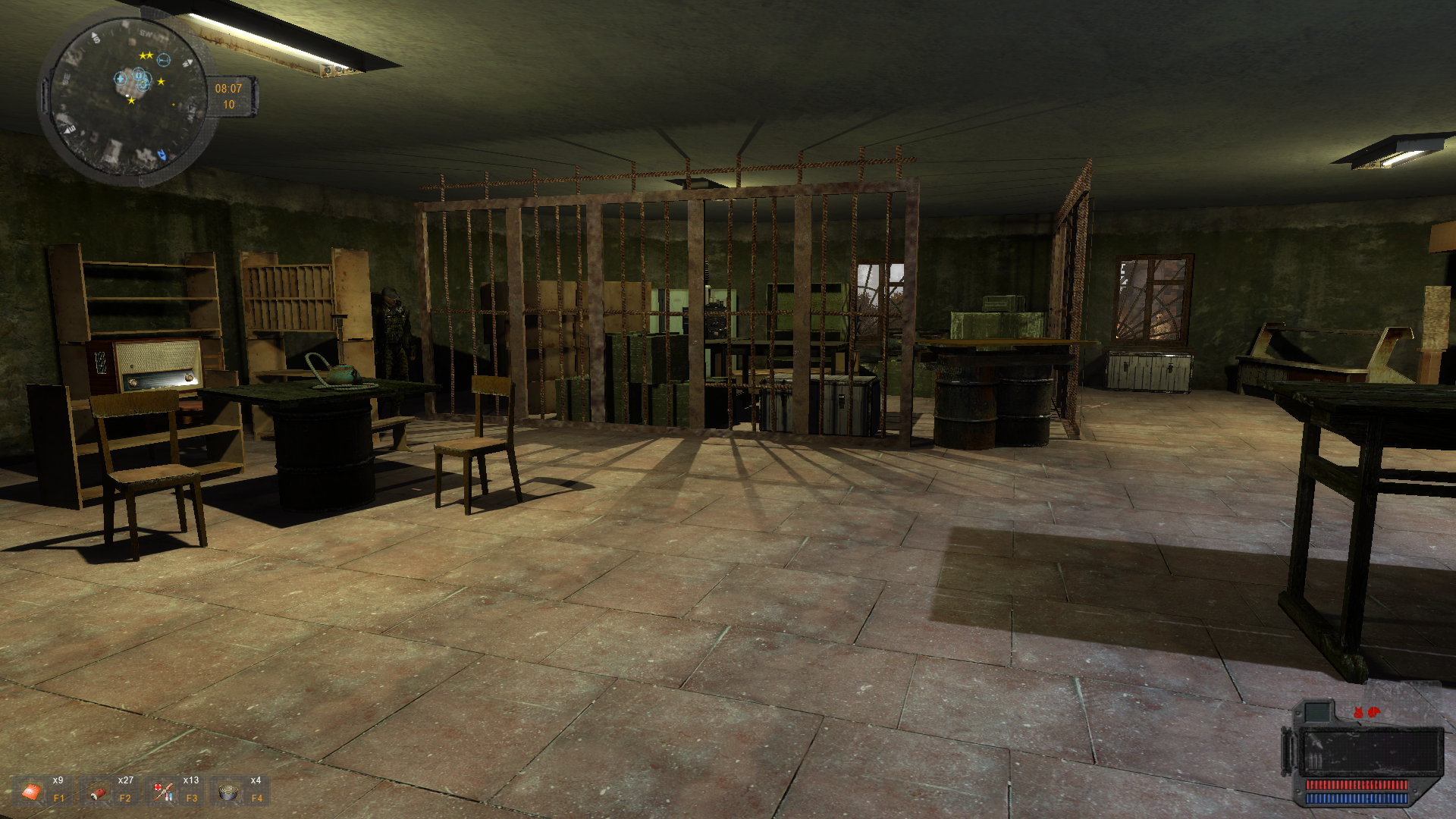1456x819 pixels.
Task: Select the red canister in slot F2
Action: (x=97, y=792)
